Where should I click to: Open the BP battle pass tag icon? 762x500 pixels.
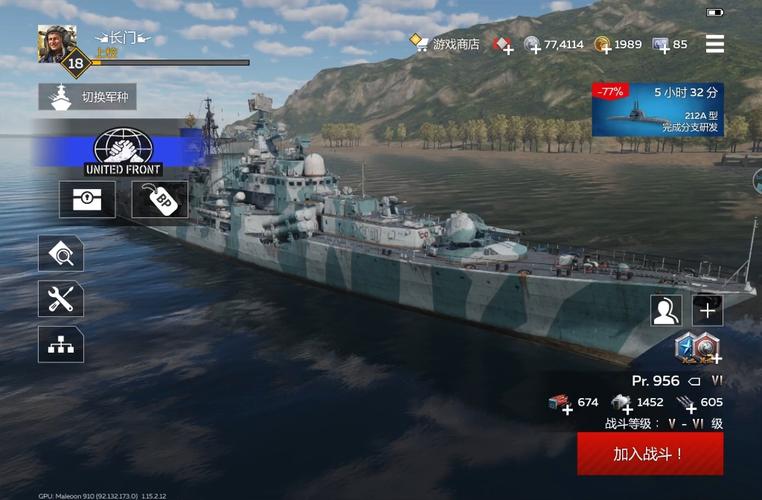click(x=160, y=199)
